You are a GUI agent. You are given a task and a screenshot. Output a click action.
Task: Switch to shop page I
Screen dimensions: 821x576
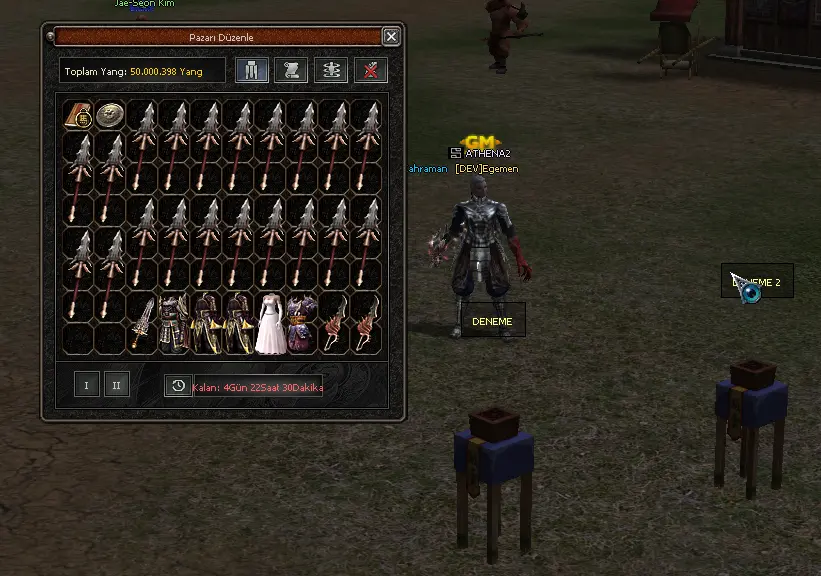(87, 384)
